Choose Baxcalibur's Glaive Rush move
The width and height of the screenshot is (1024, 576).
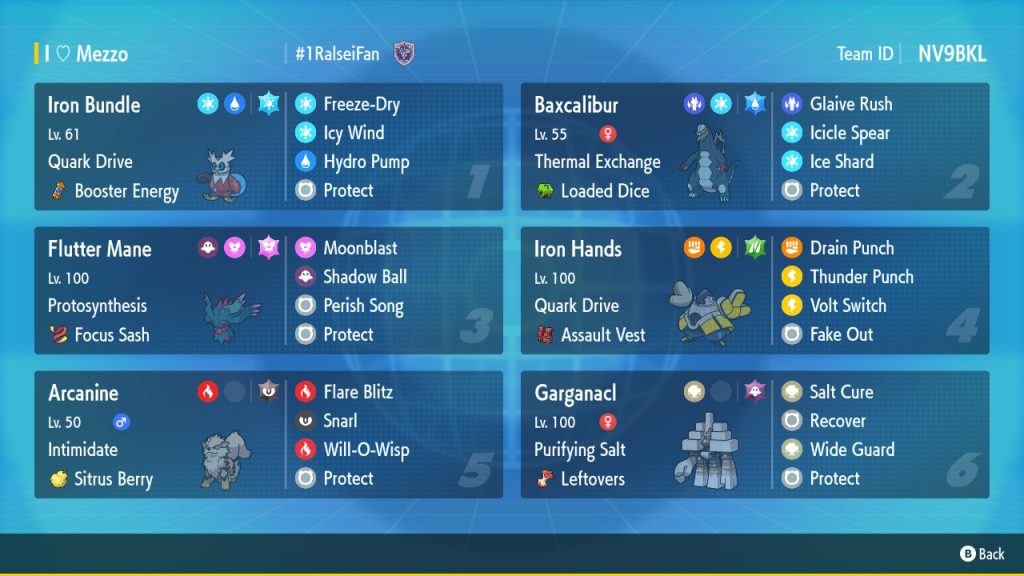tap(850, 104)
